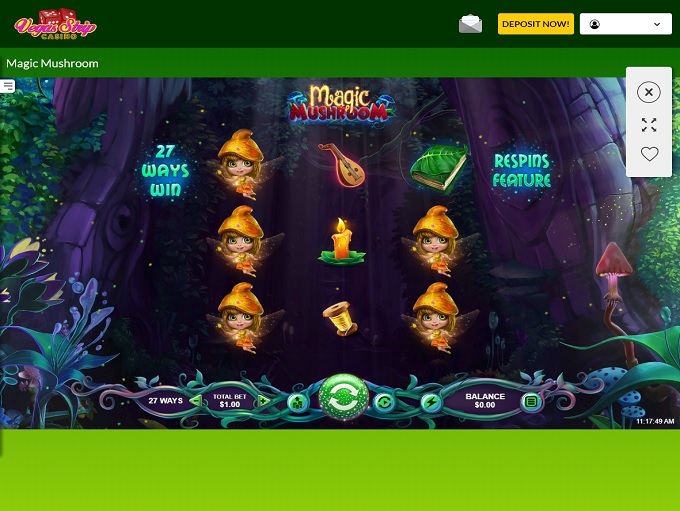Open the envelope messages inbox
Image resolution: width=680 pixels, height=511 pixels.
pyautogui.click(x=470, y=24)
